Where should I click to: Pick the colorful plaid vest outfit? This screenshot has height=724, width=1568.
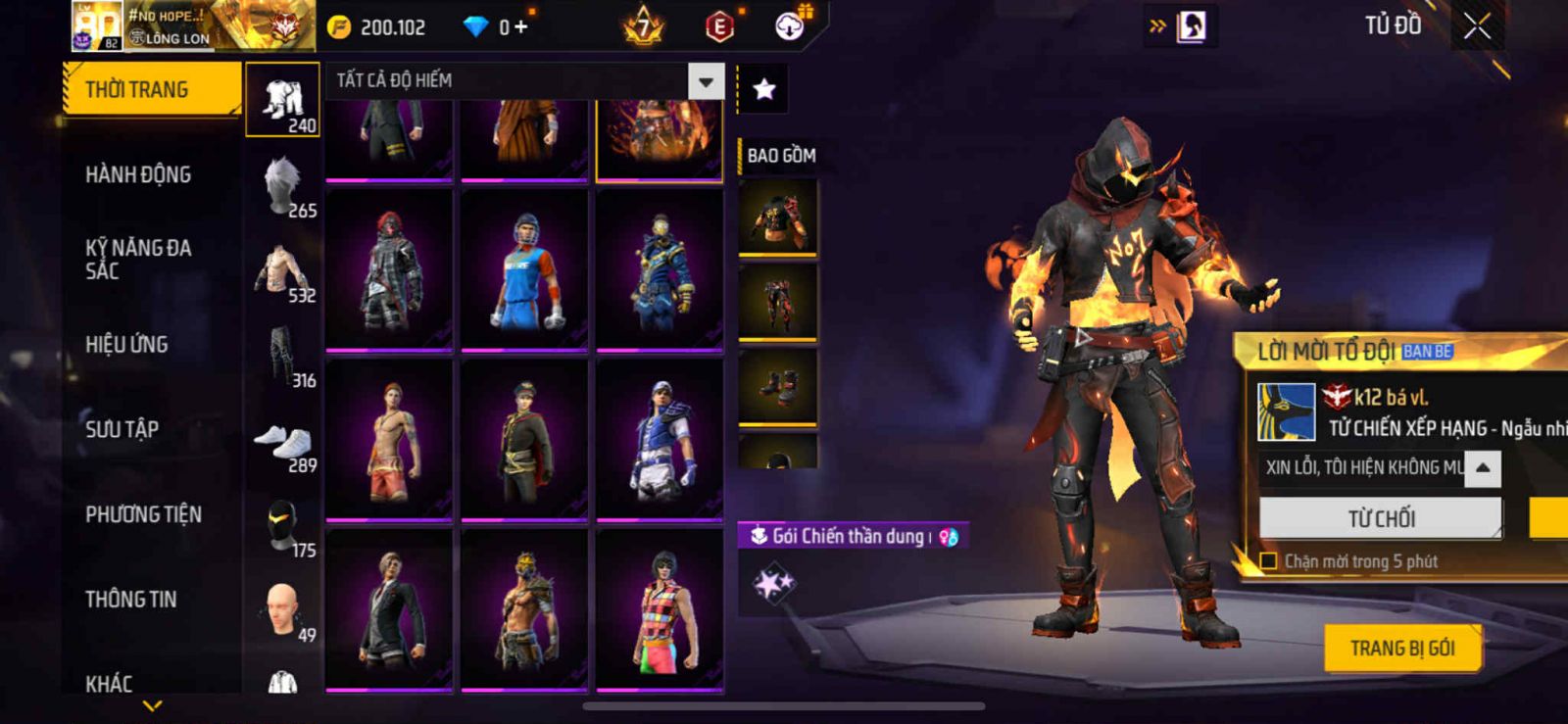pyautogui.click(x=660, y=608)
